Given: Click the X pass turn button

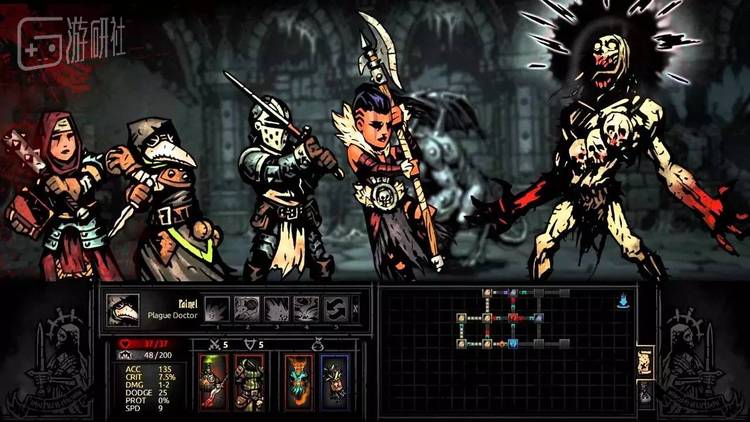Looking at the screenshot, I should pos(356,308).
